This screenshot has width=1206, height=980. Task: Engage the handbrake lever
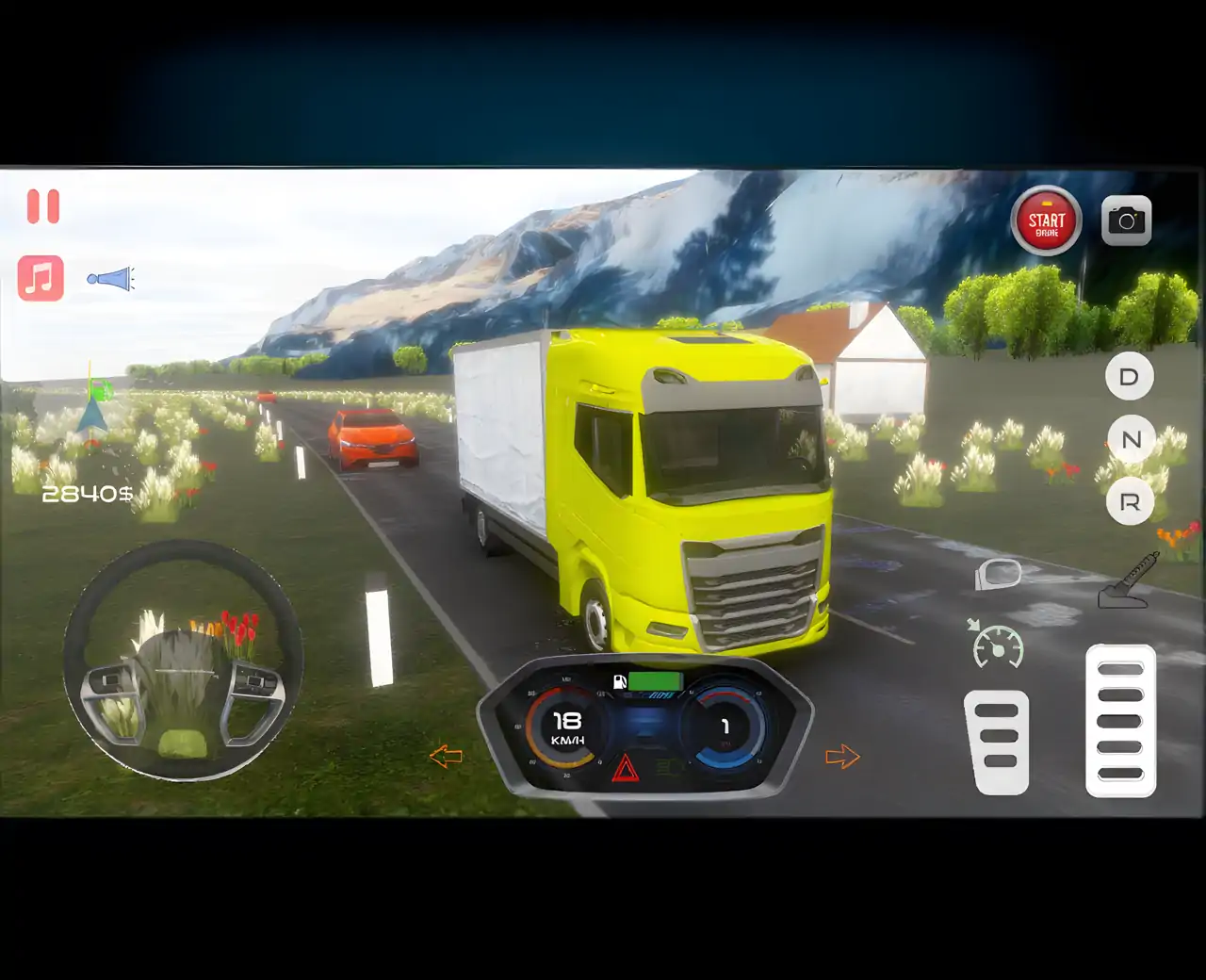click(1127, 580)
